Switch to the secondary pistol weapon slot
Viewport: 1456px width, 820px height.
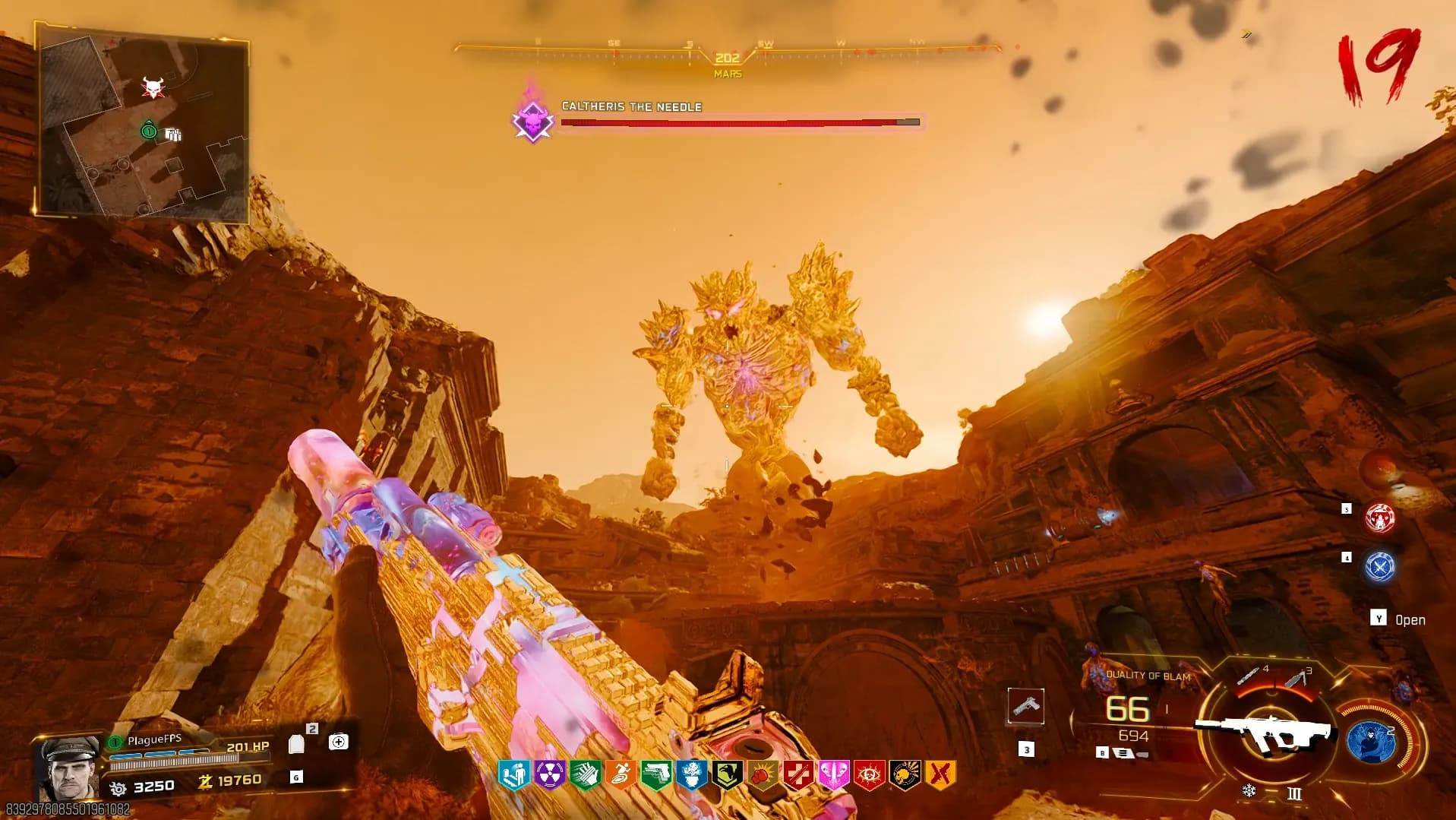pyautogui.click(x=1025, y=707)
